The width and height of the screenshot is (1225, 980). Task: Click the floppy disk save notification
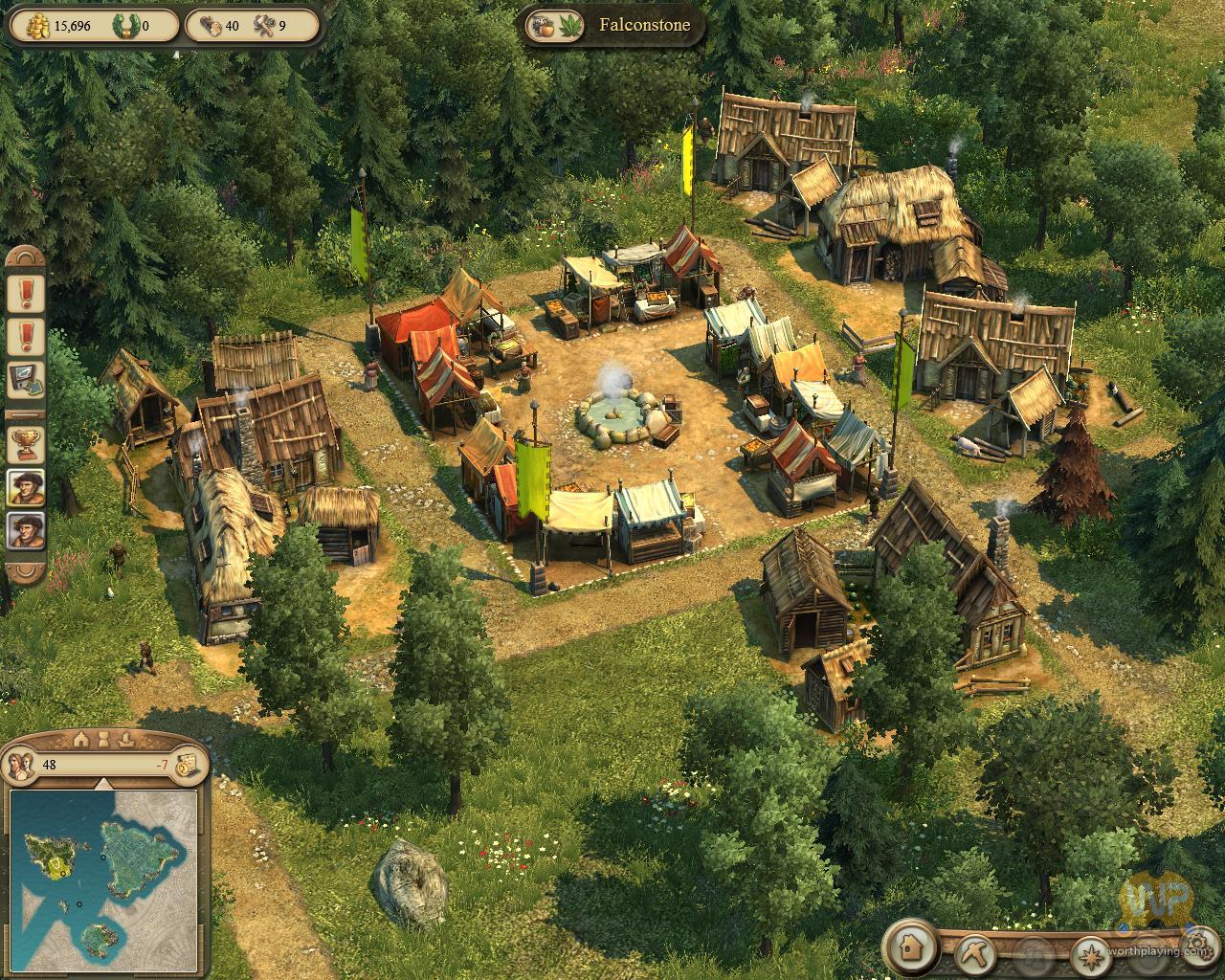(26, 380)
